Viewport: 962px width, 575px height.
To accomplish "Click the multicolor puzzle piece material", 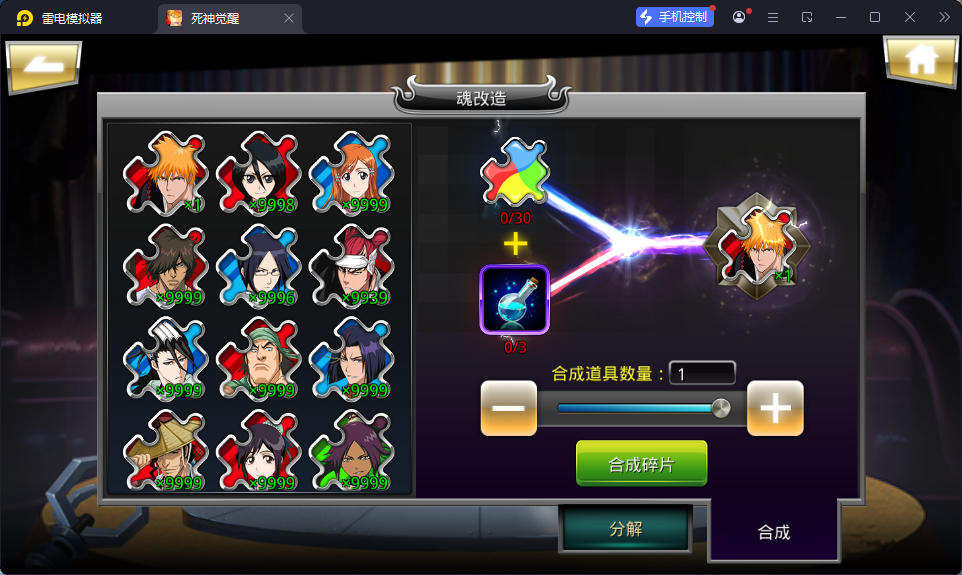I will (x=514, y=172).
